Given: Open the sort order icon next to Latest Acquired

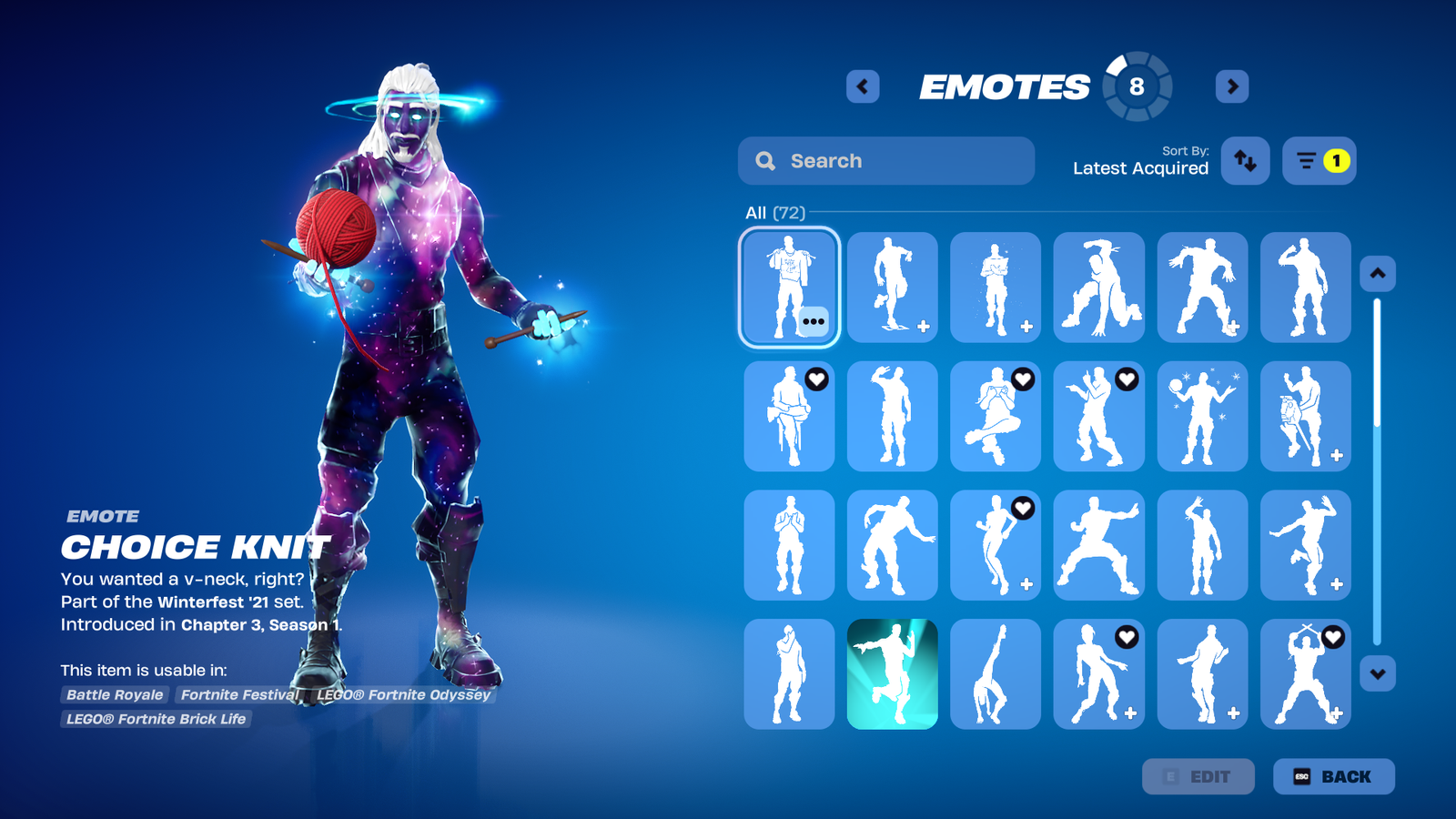Looking at the screenshot, I should coord(1245,160).
